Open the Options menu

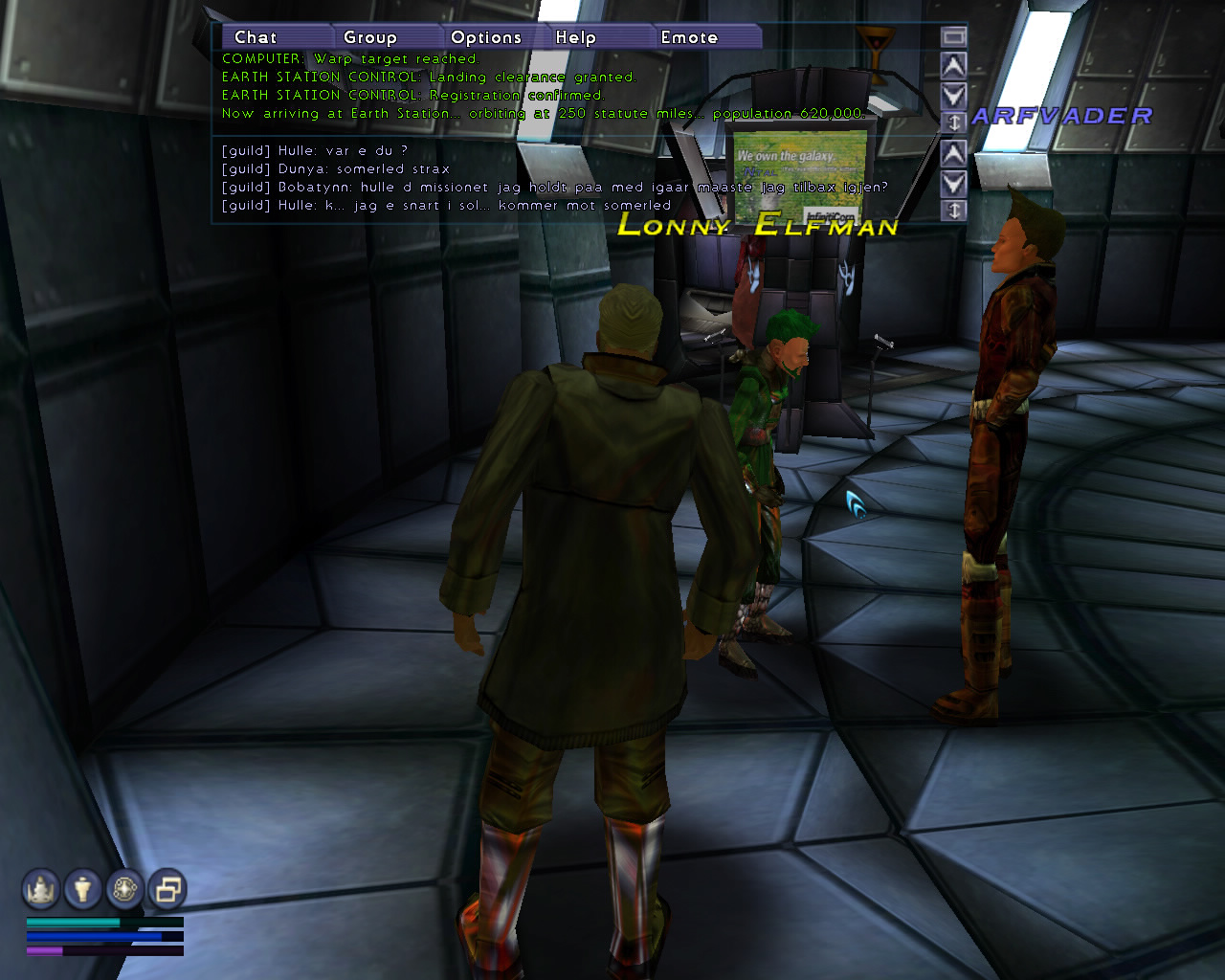click(486, 37)
